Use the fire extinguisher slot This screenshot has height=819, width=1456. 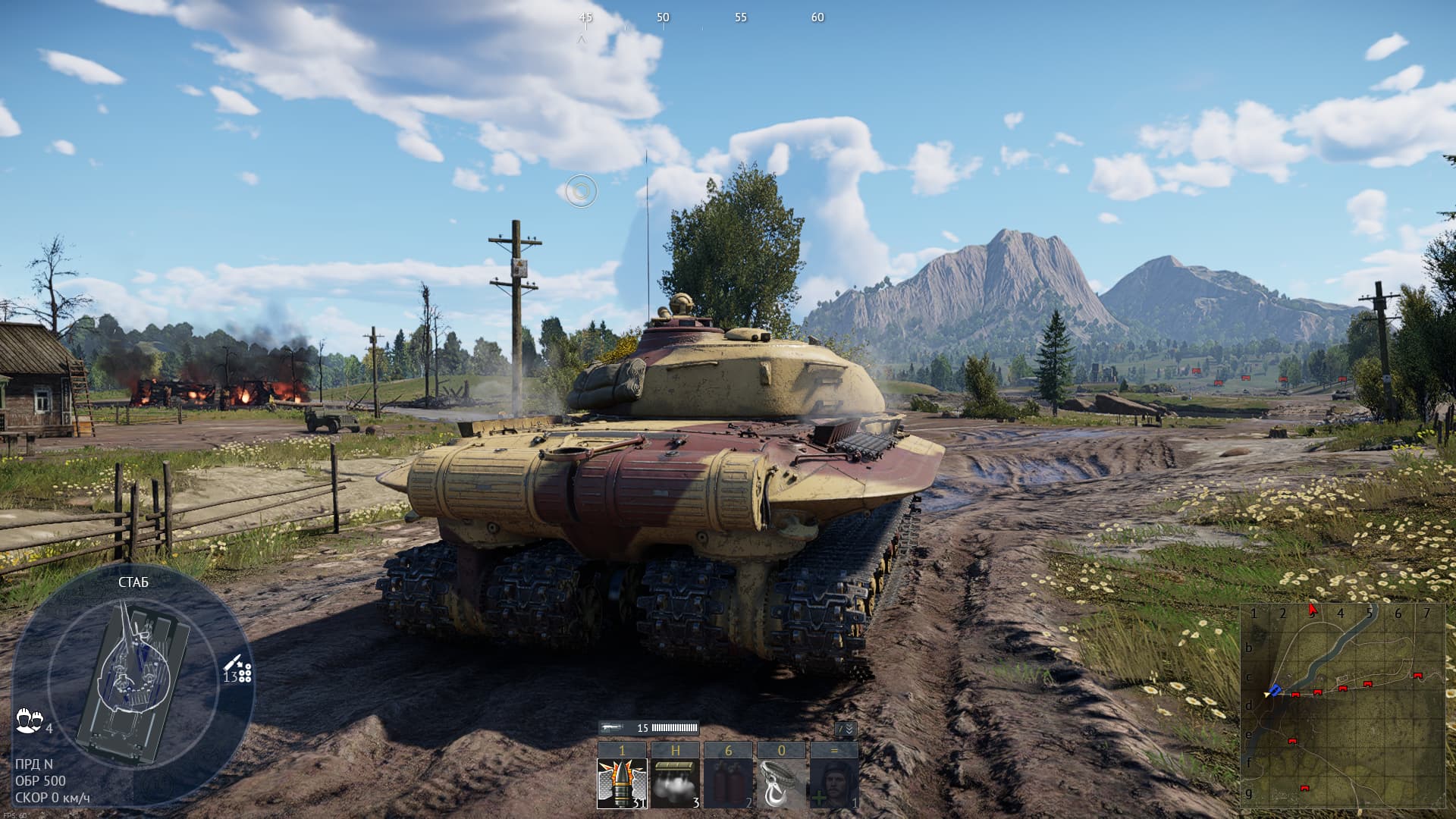pyautogui.click(x=728, y=783)
